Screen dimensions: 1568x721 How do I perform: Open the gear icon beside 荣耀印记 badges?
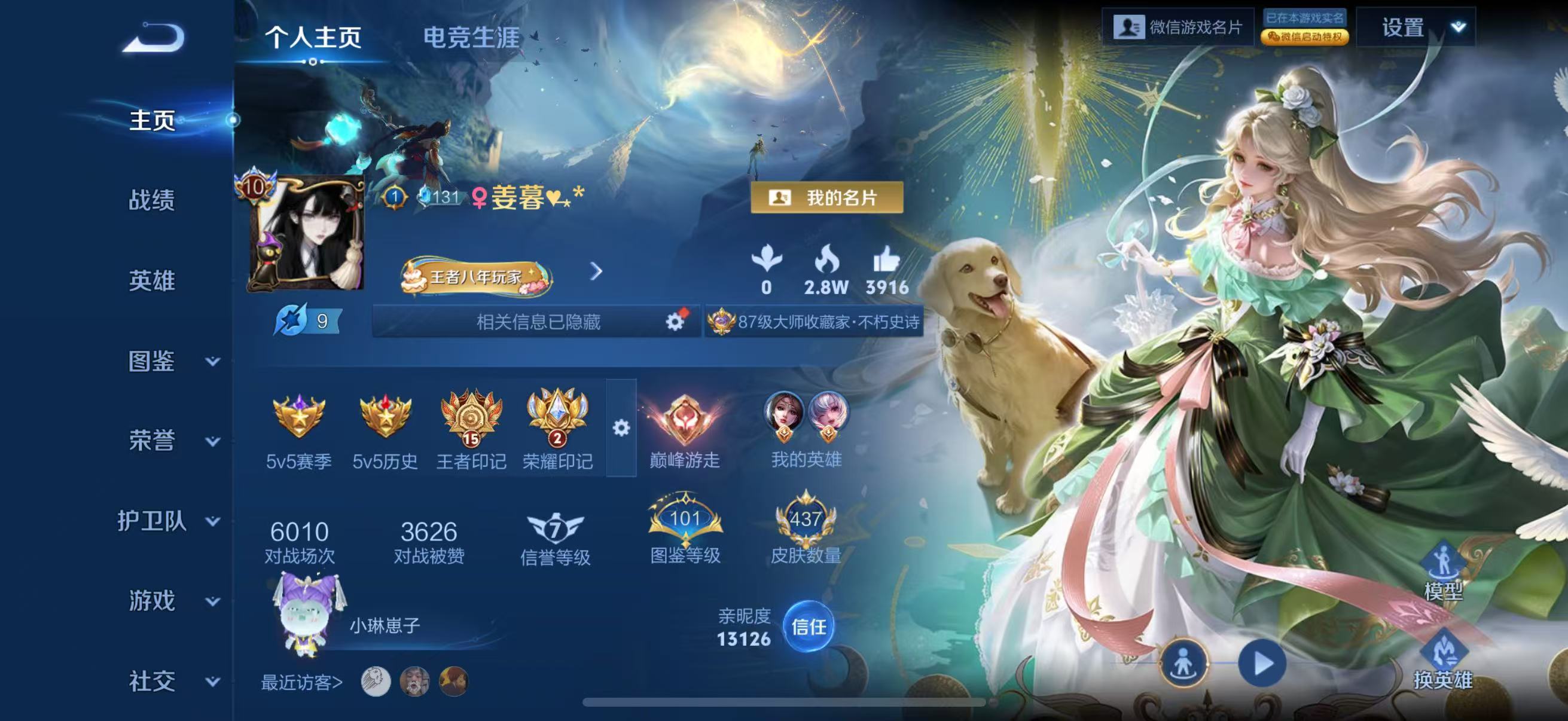click(x=621, y=429)
